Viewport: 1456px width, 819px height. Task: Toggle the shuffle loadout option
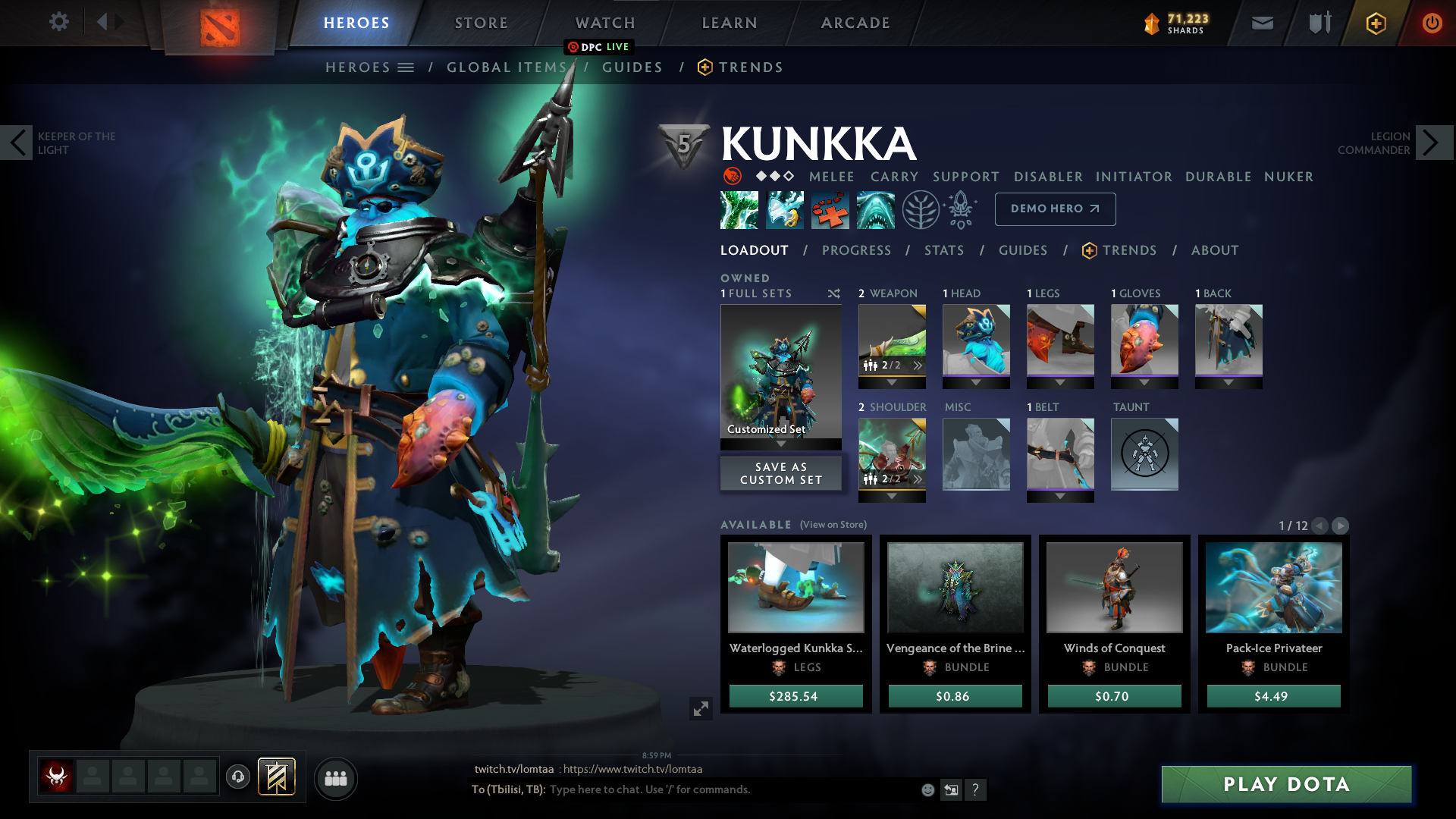[x=833, y=293]
